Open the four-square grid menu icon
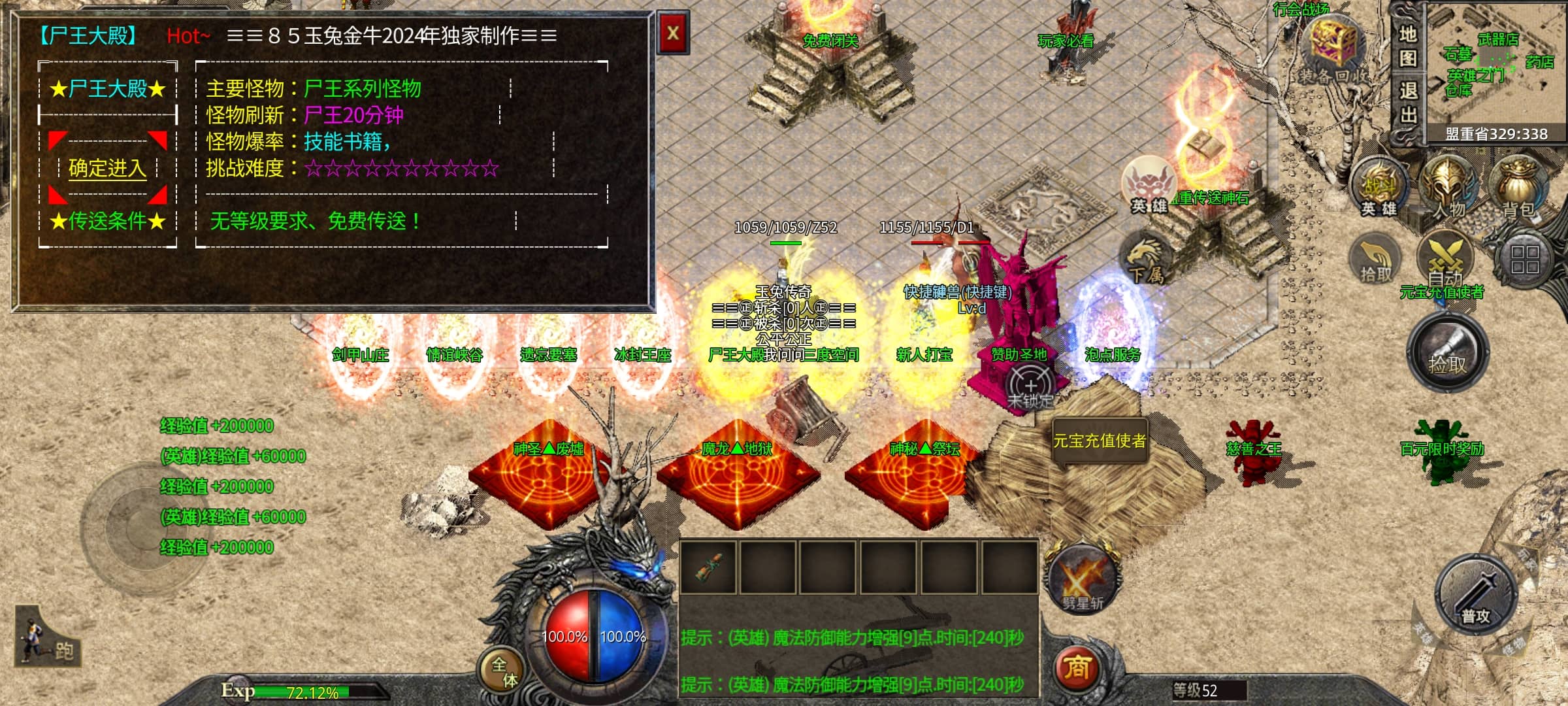Viewport: 1568px width, 706px height. tap(1525, 259)
